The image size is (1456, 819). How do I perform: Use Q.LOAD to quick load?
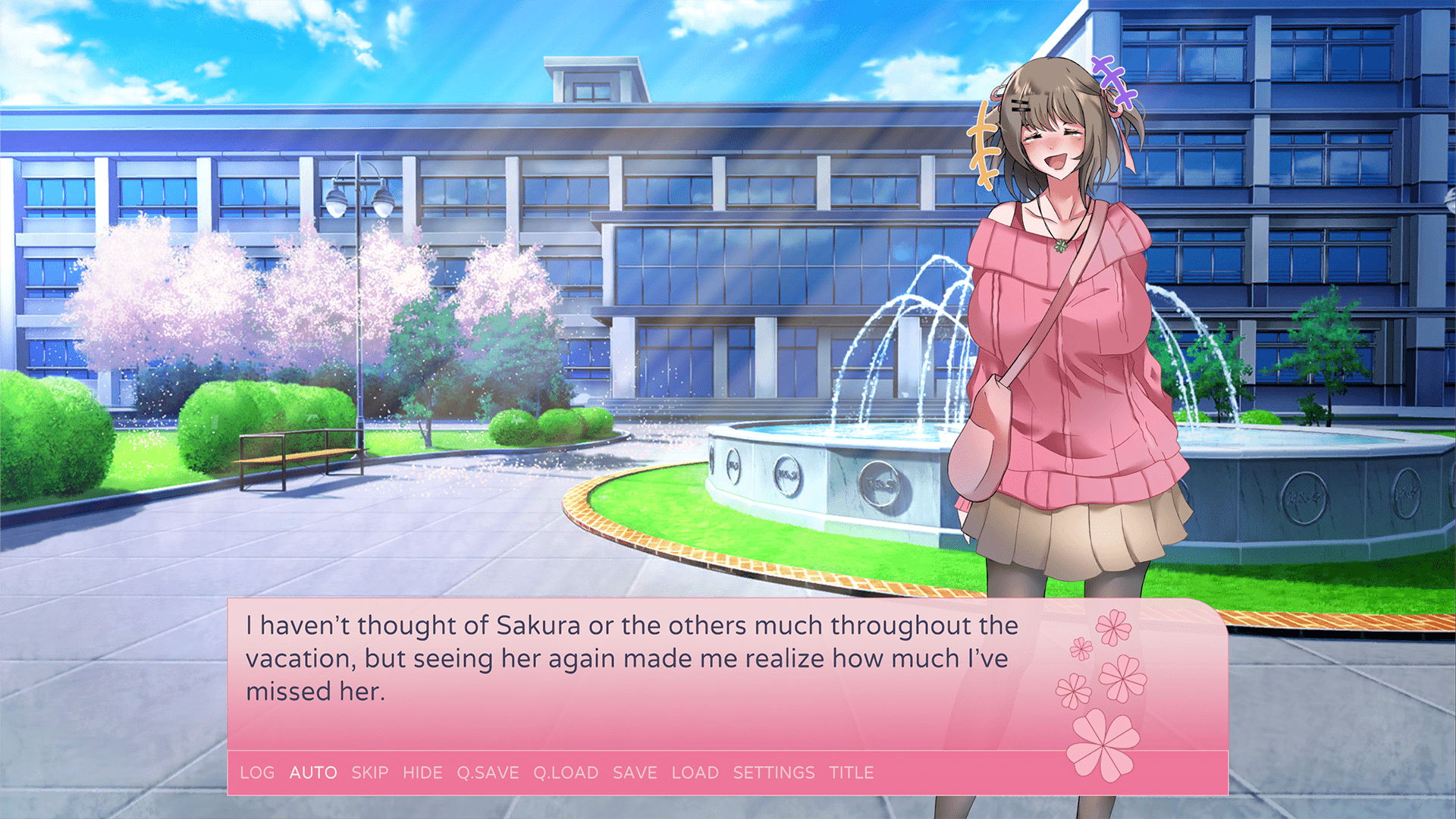coord(566,773)
